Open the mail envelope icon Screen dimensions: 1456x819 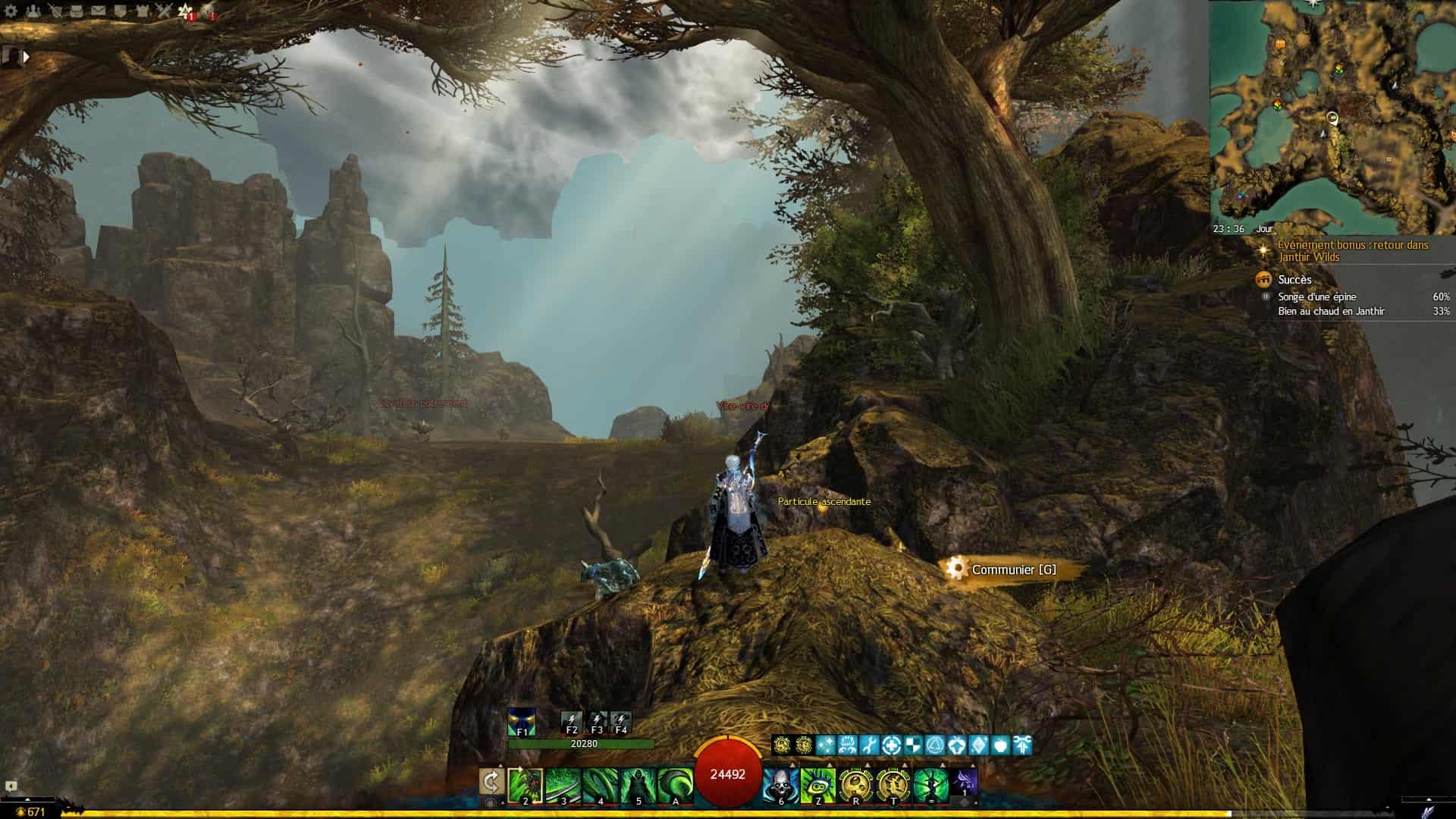[99, 11]
